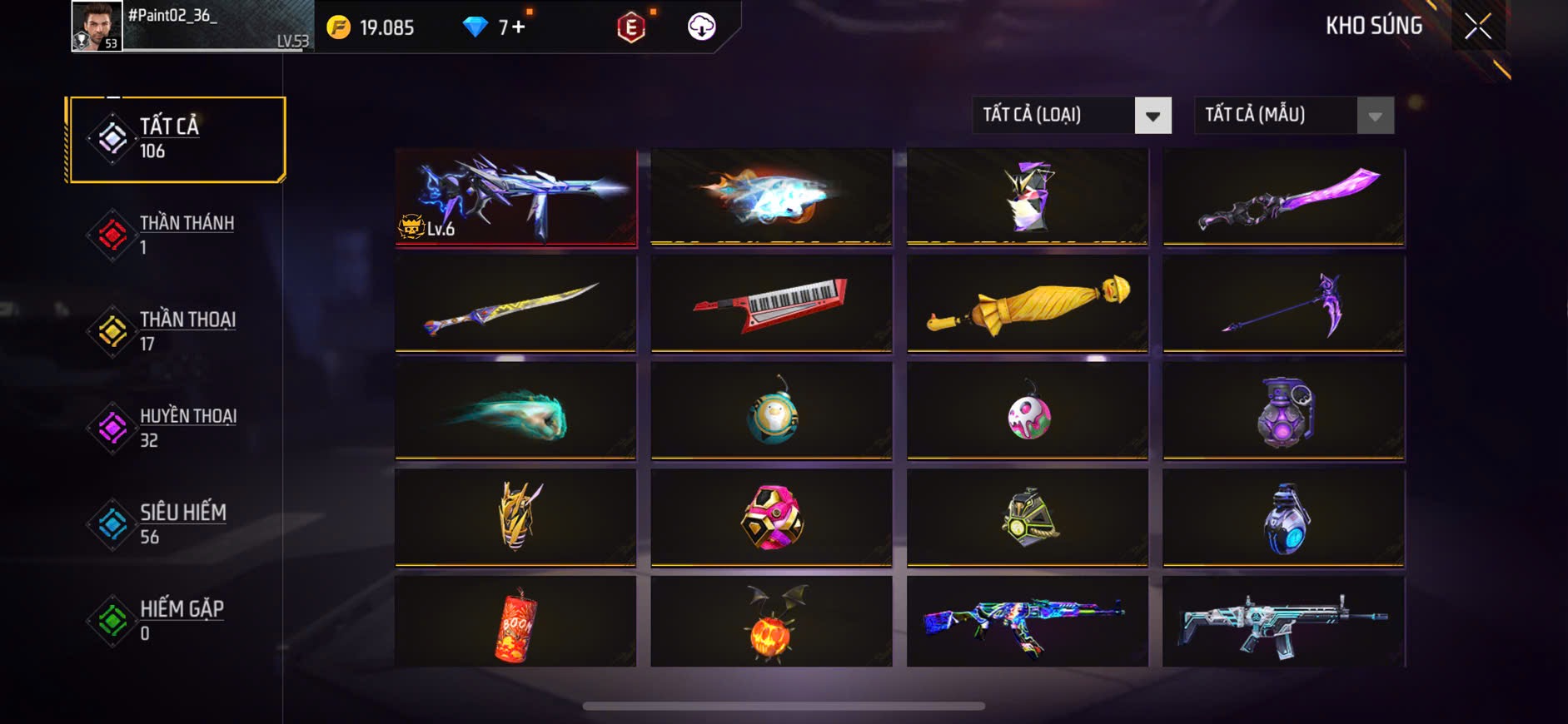
Task: Select the Siêu Hiếm rarity category
Action: pyautogui.click(x=175, y=524)
